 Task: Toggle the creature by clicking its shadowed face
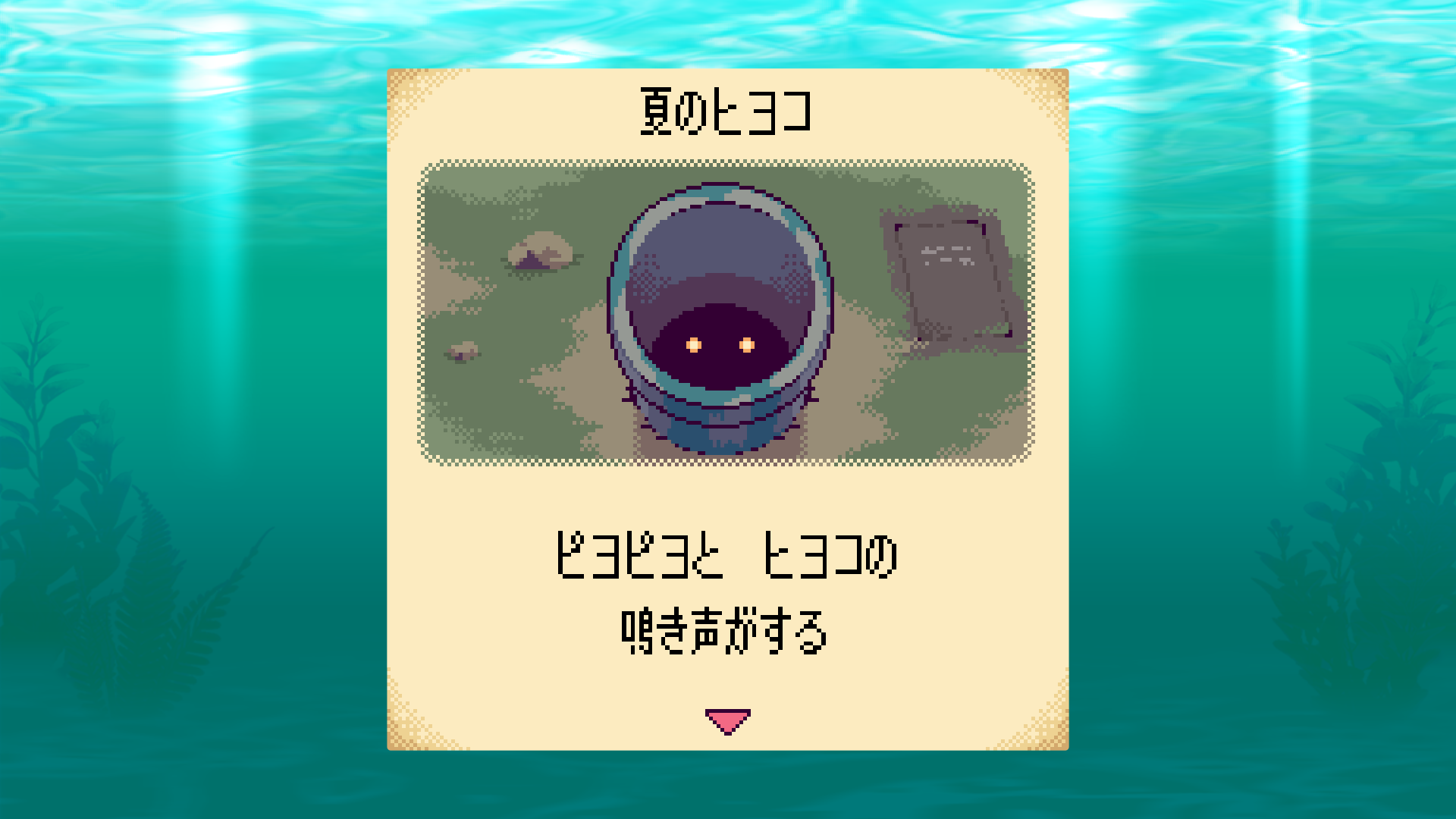720,356
